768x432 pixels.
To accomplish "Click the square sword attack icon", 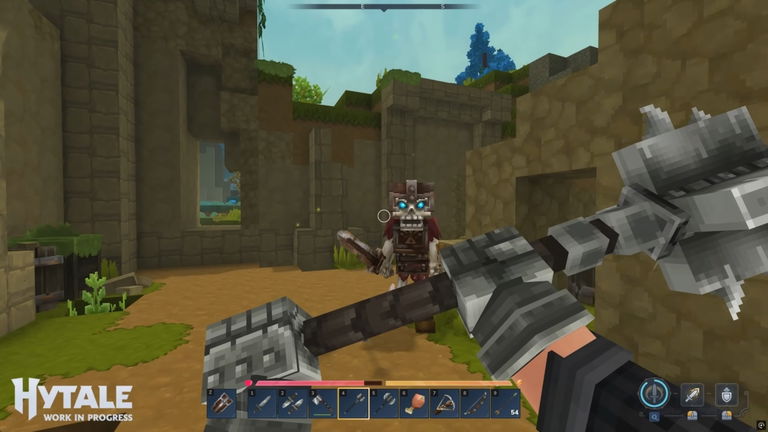I will coord(692,394).
